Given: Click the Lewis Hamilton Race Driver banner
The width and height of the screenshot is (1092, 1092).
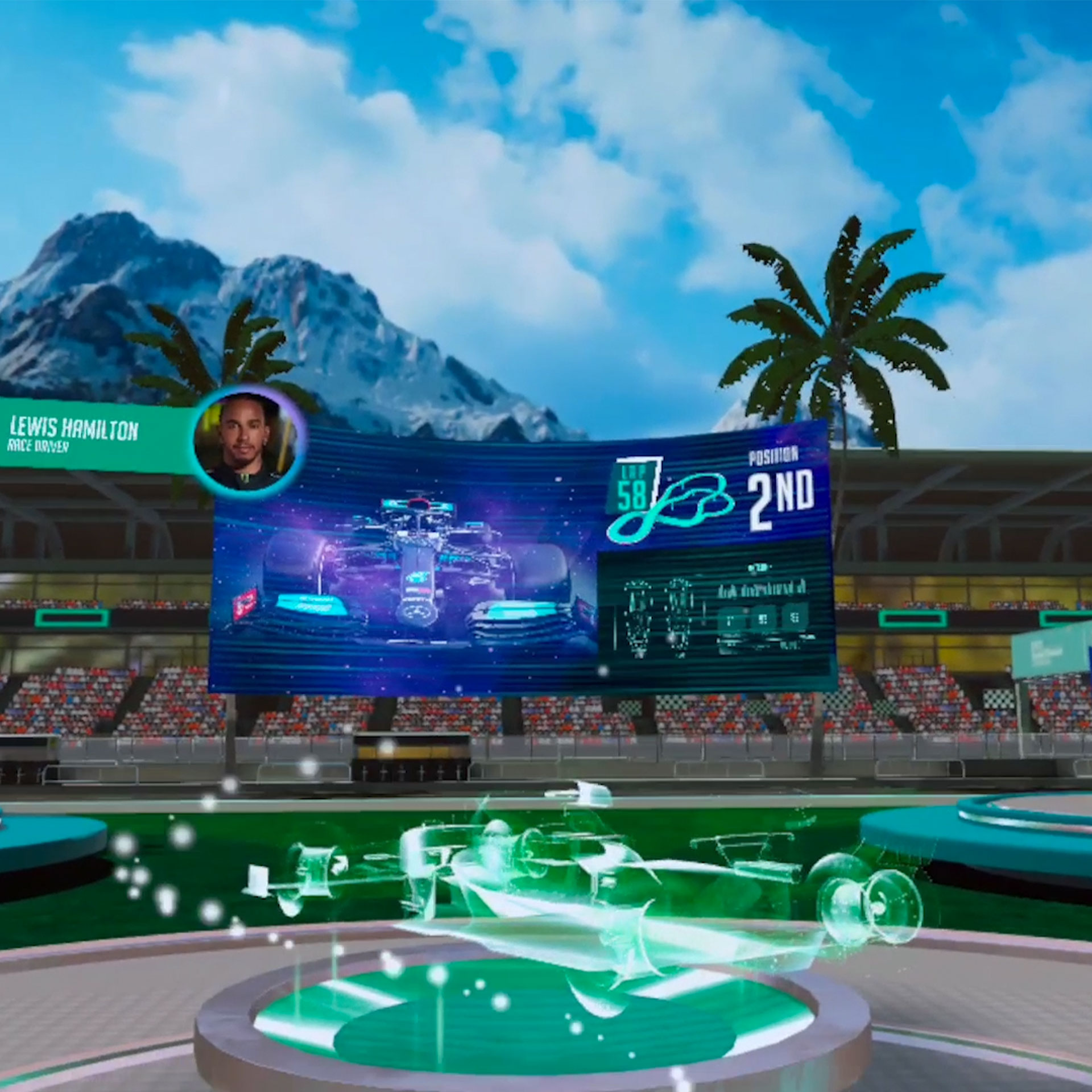Looking at the screenshot, I should (85, 435).
